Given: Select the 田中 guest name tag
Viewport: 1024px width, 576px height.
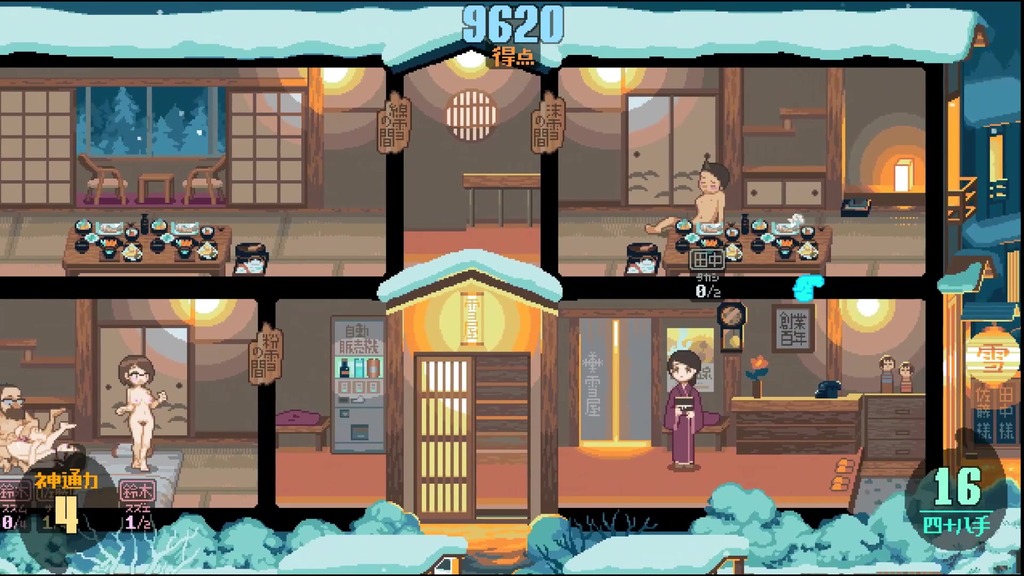Looking at the screenshot, I should pos(705,259).
